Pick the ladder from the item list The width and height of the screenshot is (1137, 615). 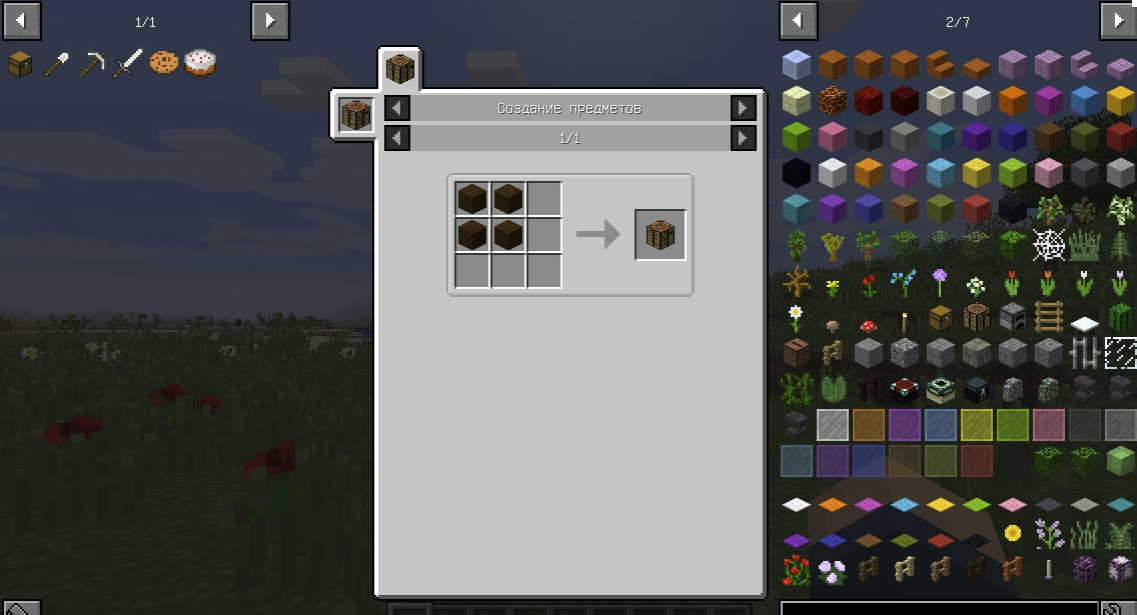[x=1048, y=318]
